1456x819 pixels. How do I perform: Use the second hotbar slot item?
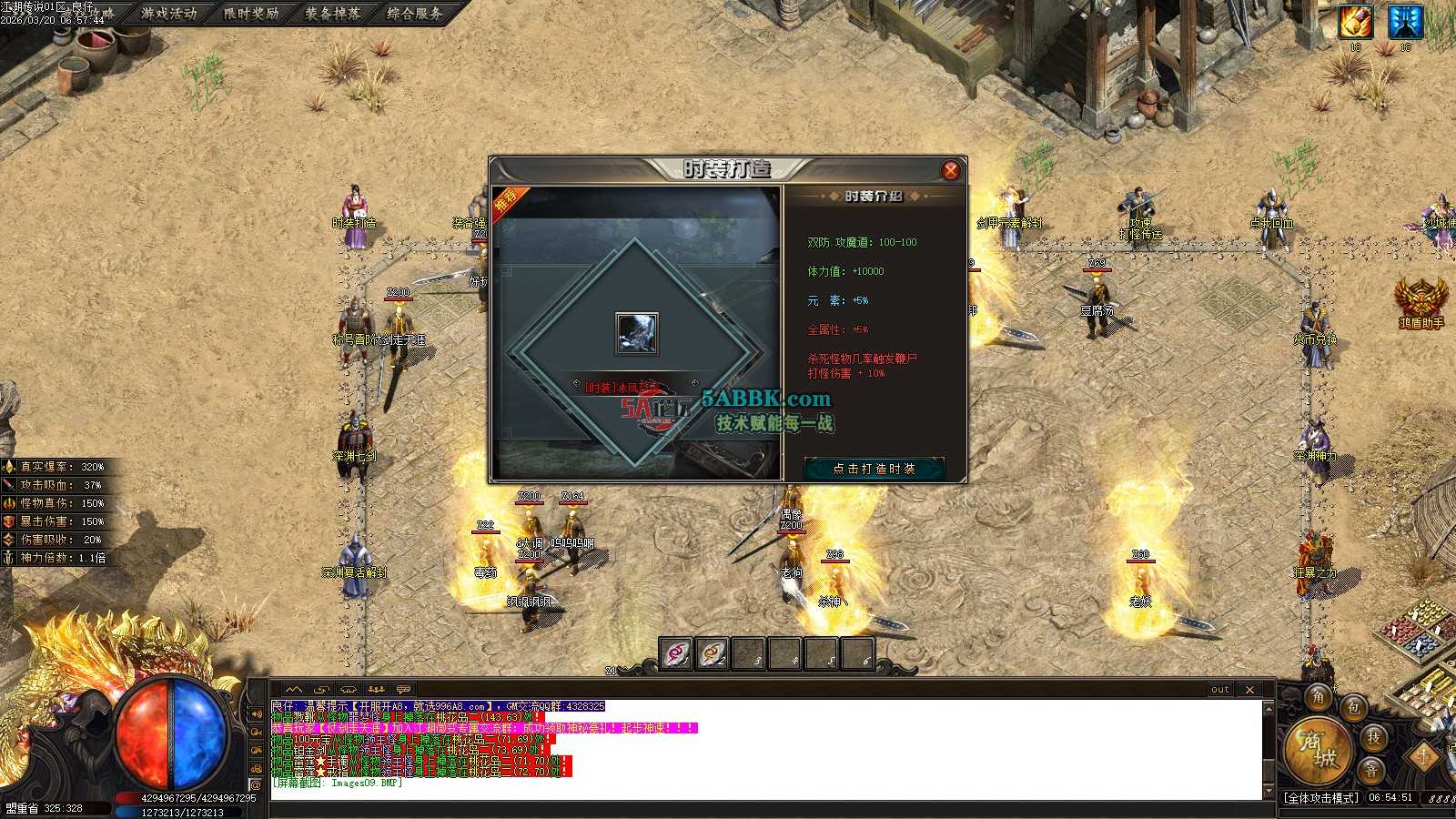(713, 653)
